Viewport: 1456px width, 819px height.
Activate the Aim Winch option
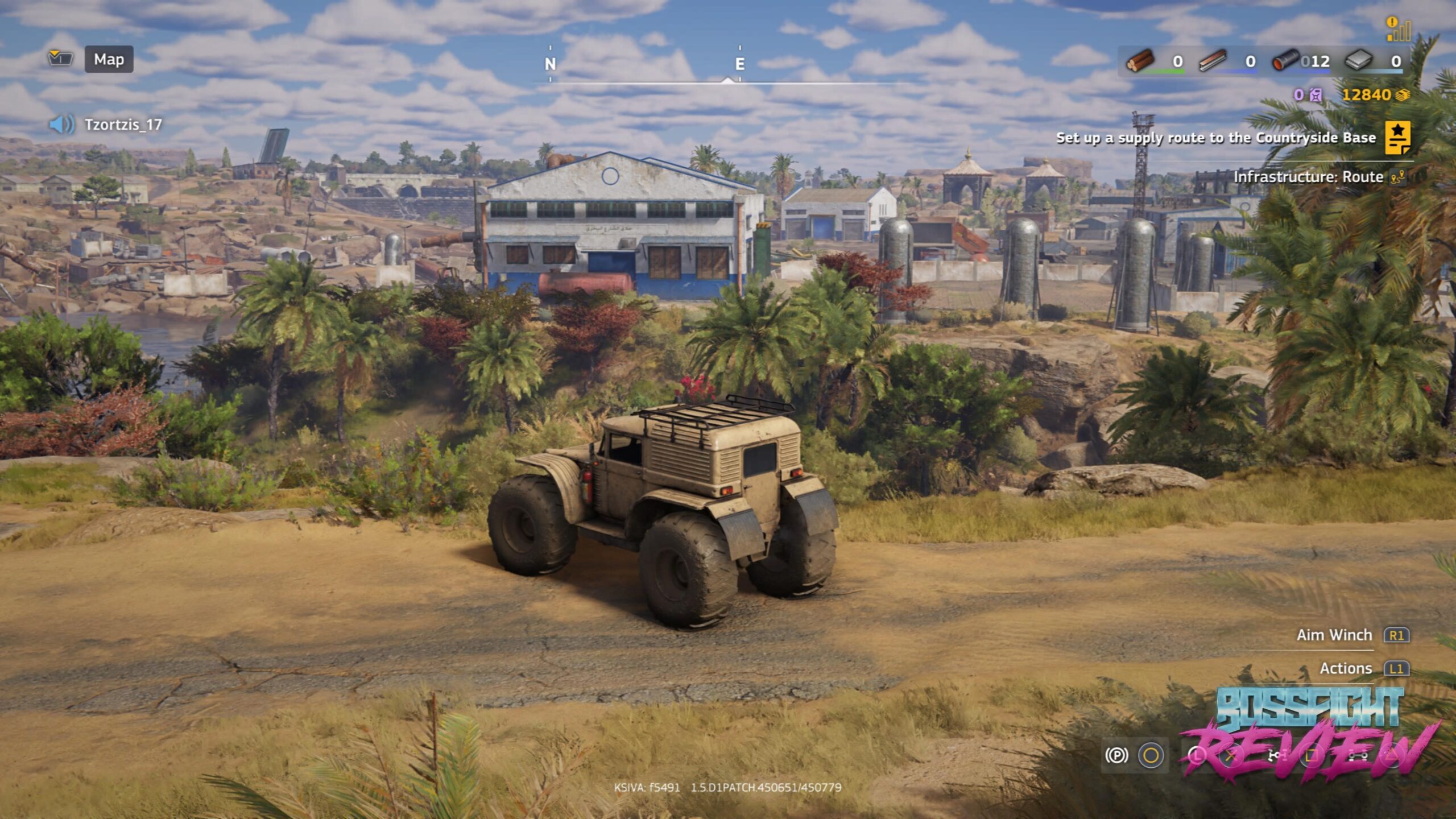tap(1334, 635)
